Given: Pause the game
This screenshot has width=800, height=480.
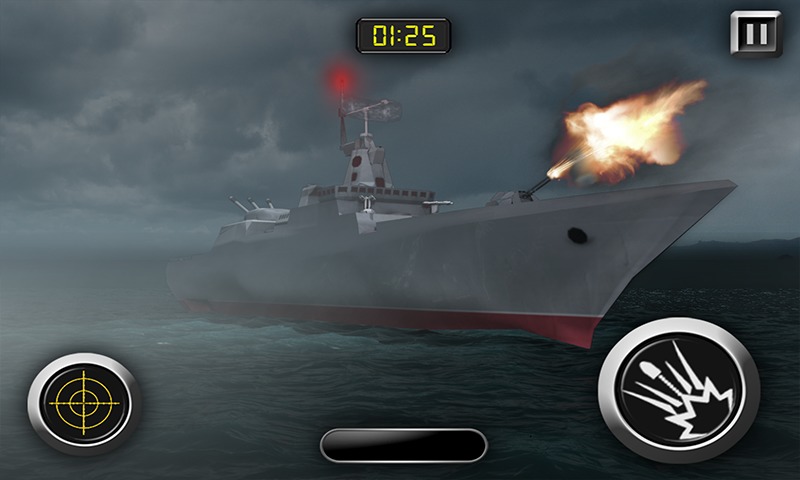Looking at the screenshot, I should point(757,34).
